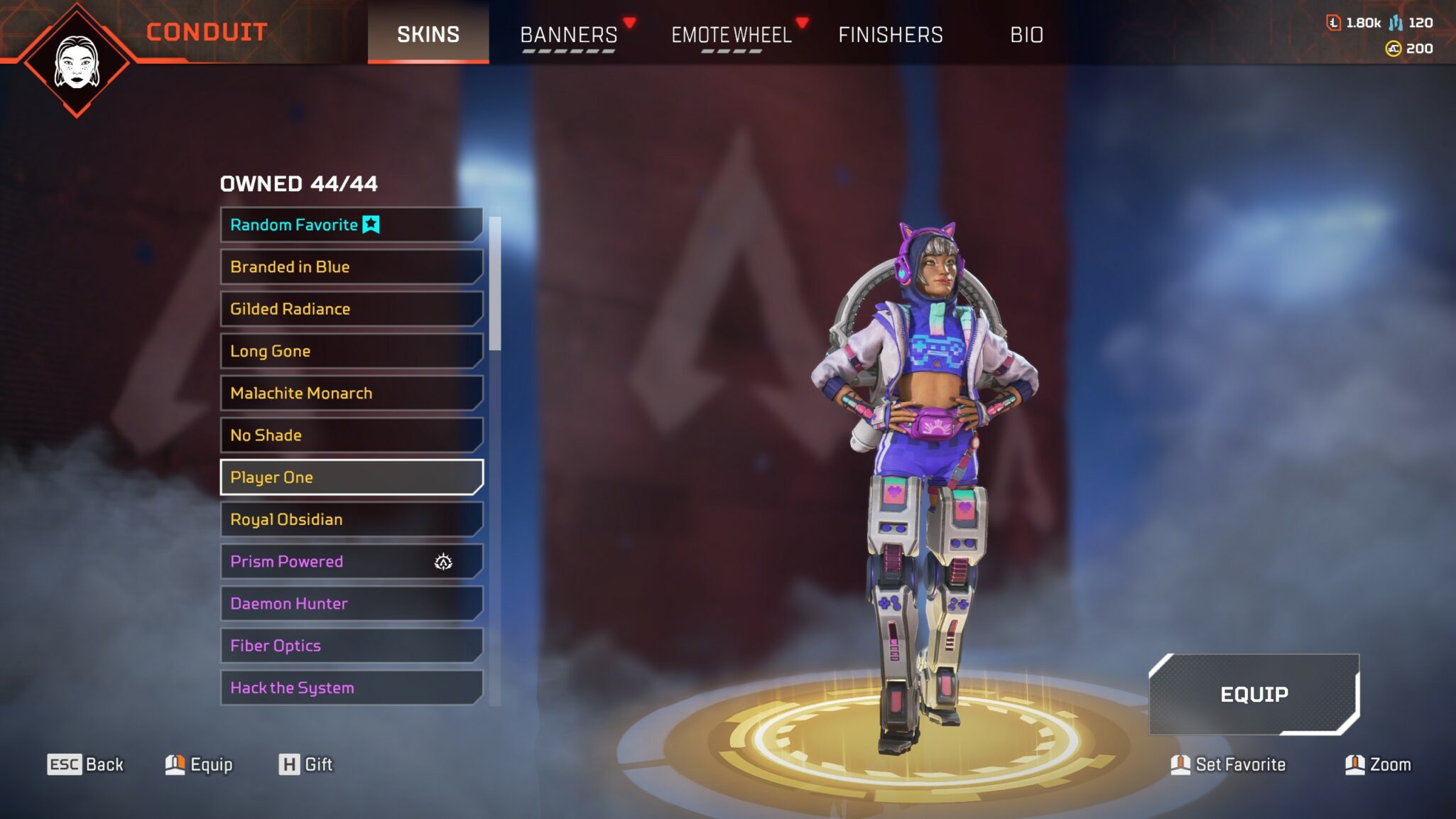Screen dimensions: 1456x819
Task: Select the Hack the System skin
Action: (351, 687)
